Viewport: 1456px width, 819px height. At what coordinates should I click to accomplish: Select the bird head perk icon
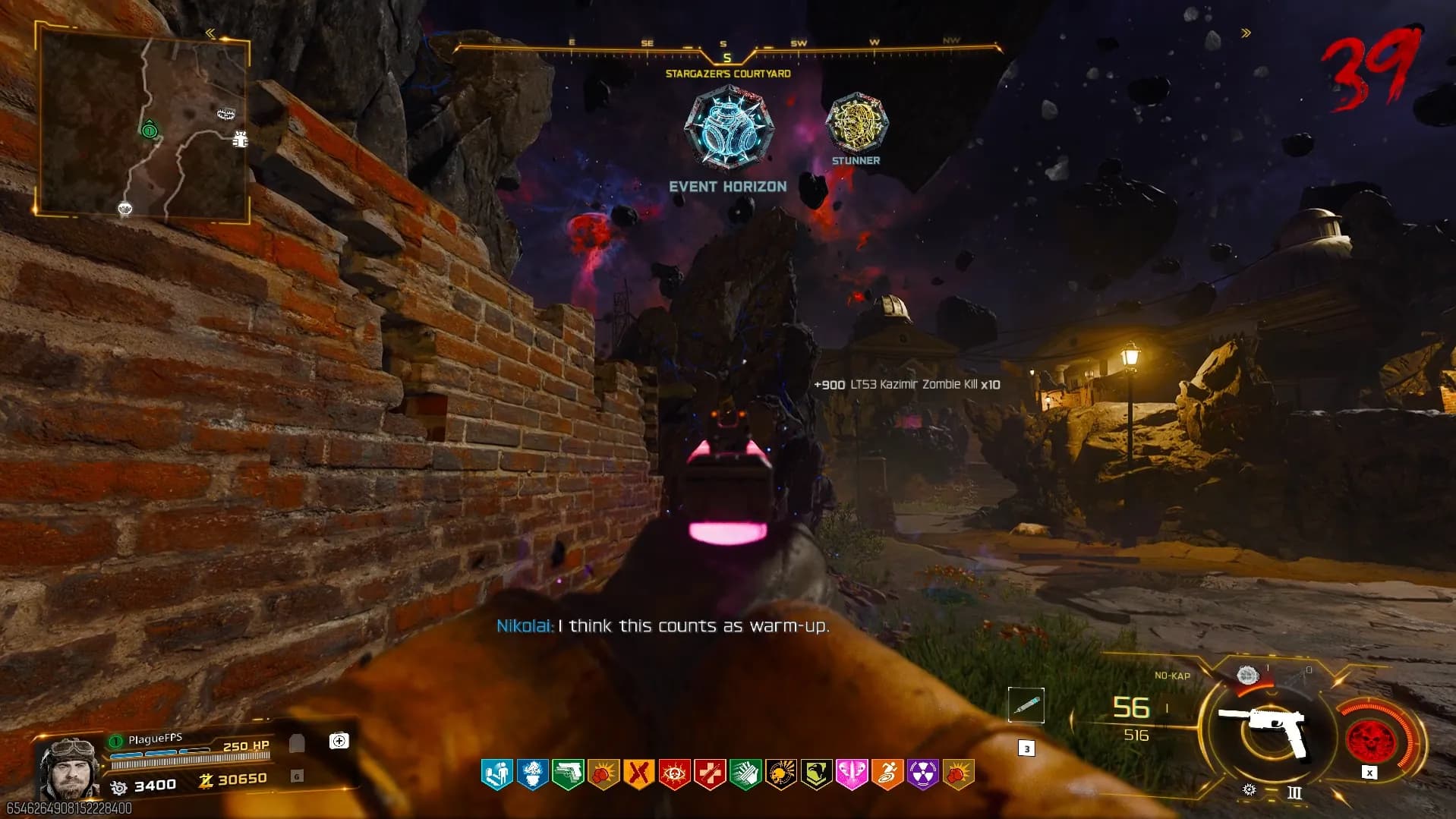[816, 774]
